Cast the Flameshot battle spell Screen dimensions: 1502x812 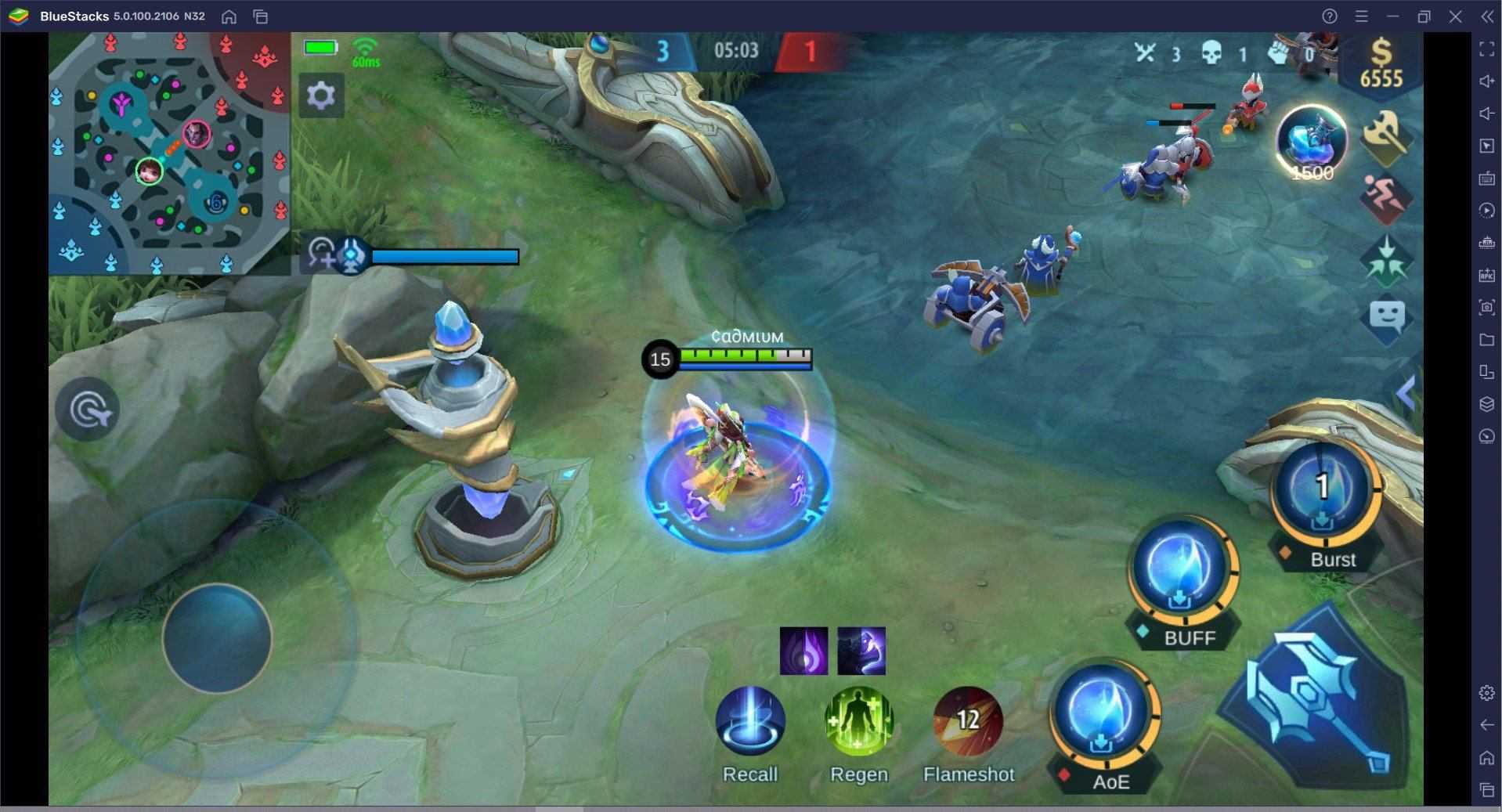coord(968,722)
